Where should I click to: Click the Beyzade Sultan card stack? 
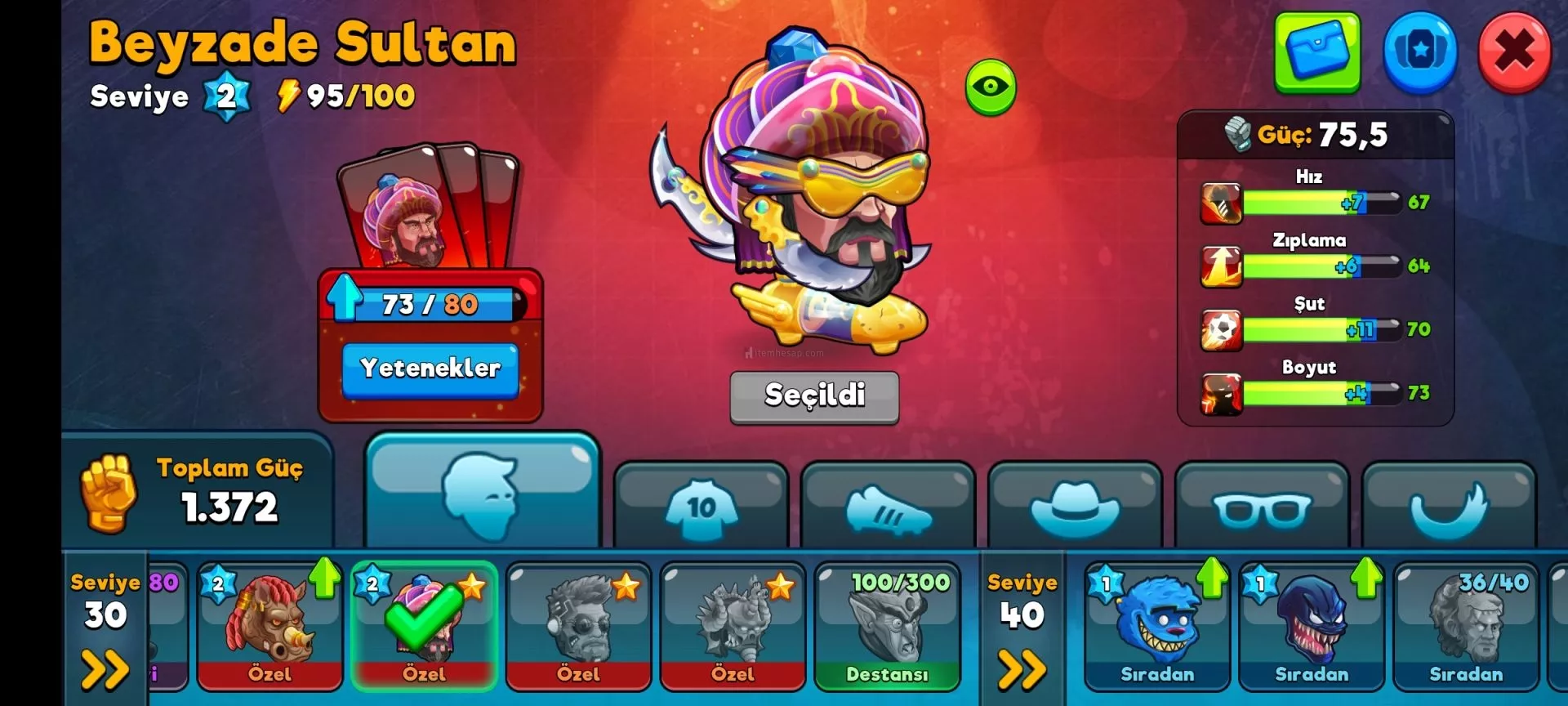429,208
